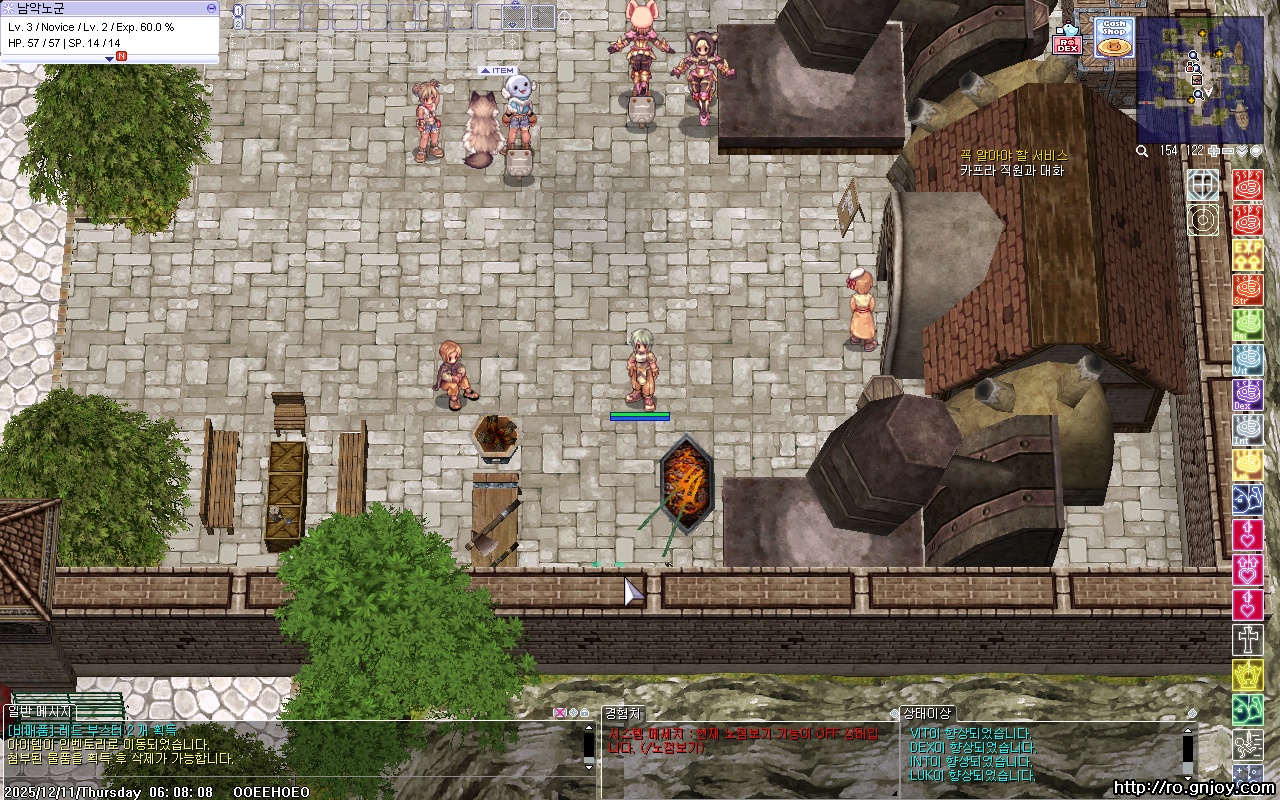Click the Str food buff icon
This screenshot has height=800, width=1280.
click(x=1247, y=289)
